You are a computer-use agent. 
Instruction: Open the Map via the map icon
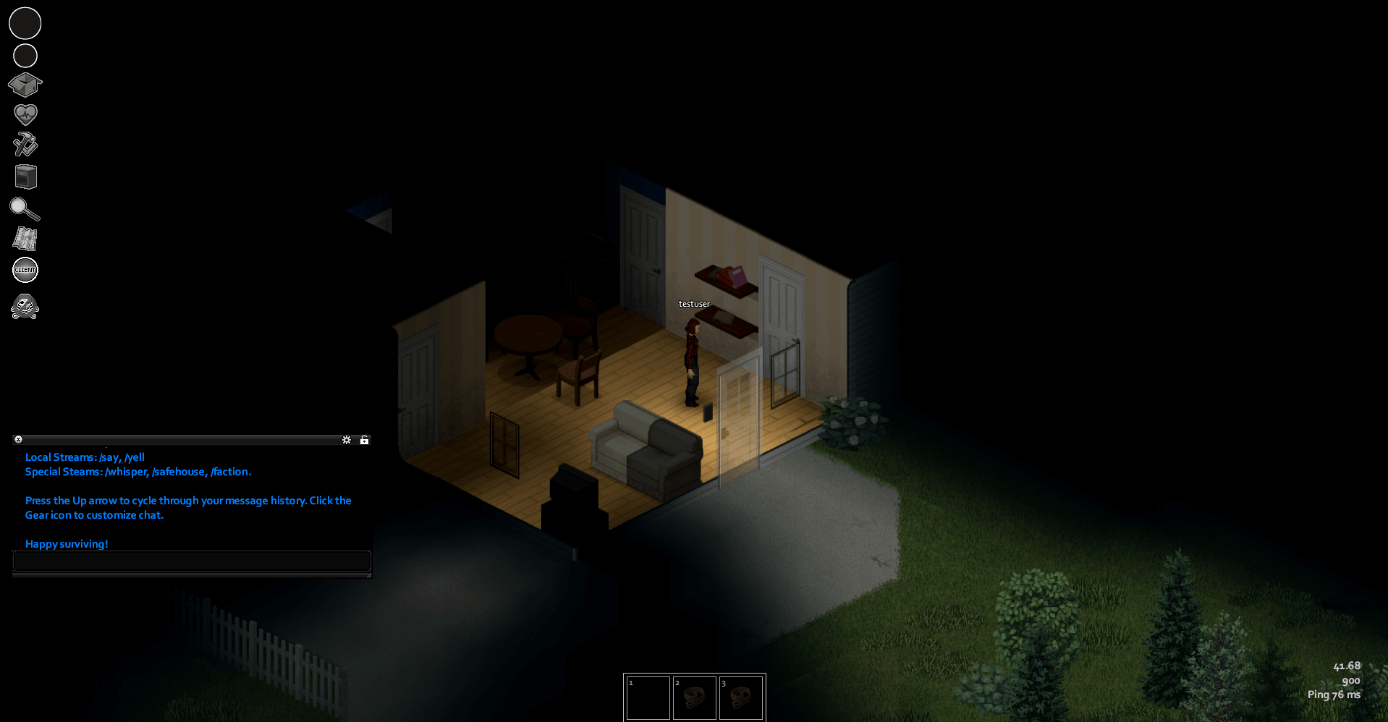(x=25, y=238)
